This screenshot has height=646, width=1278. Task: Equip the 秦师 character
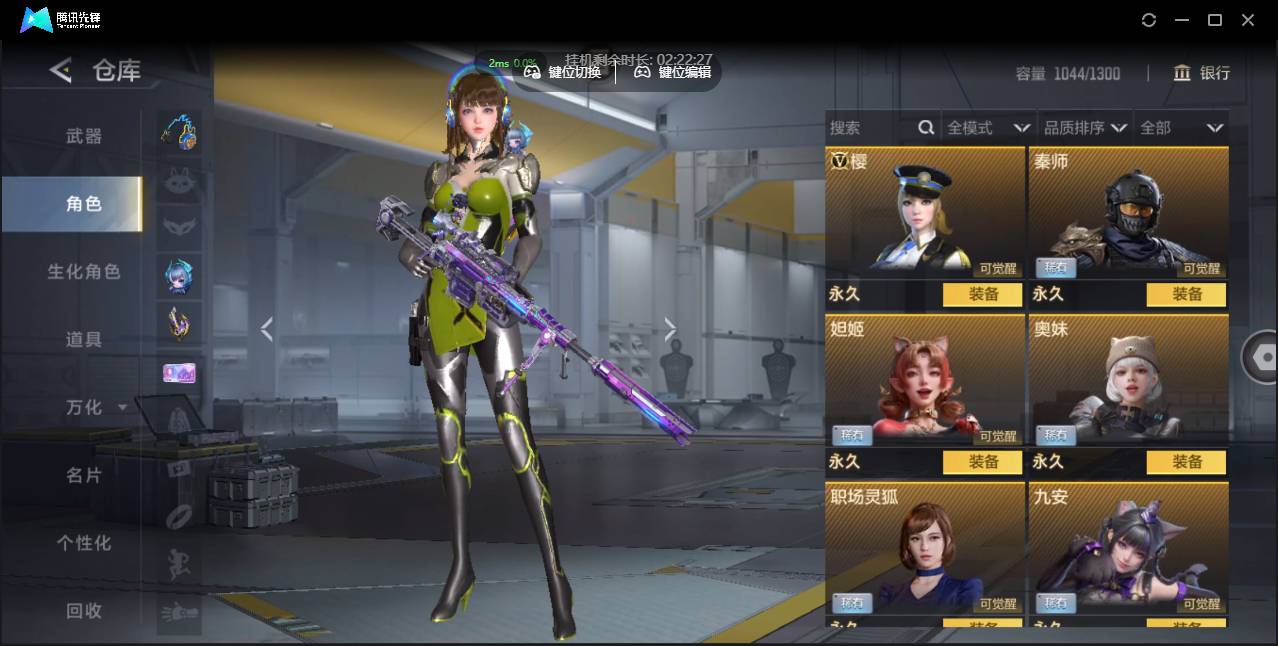(1187, 294)
